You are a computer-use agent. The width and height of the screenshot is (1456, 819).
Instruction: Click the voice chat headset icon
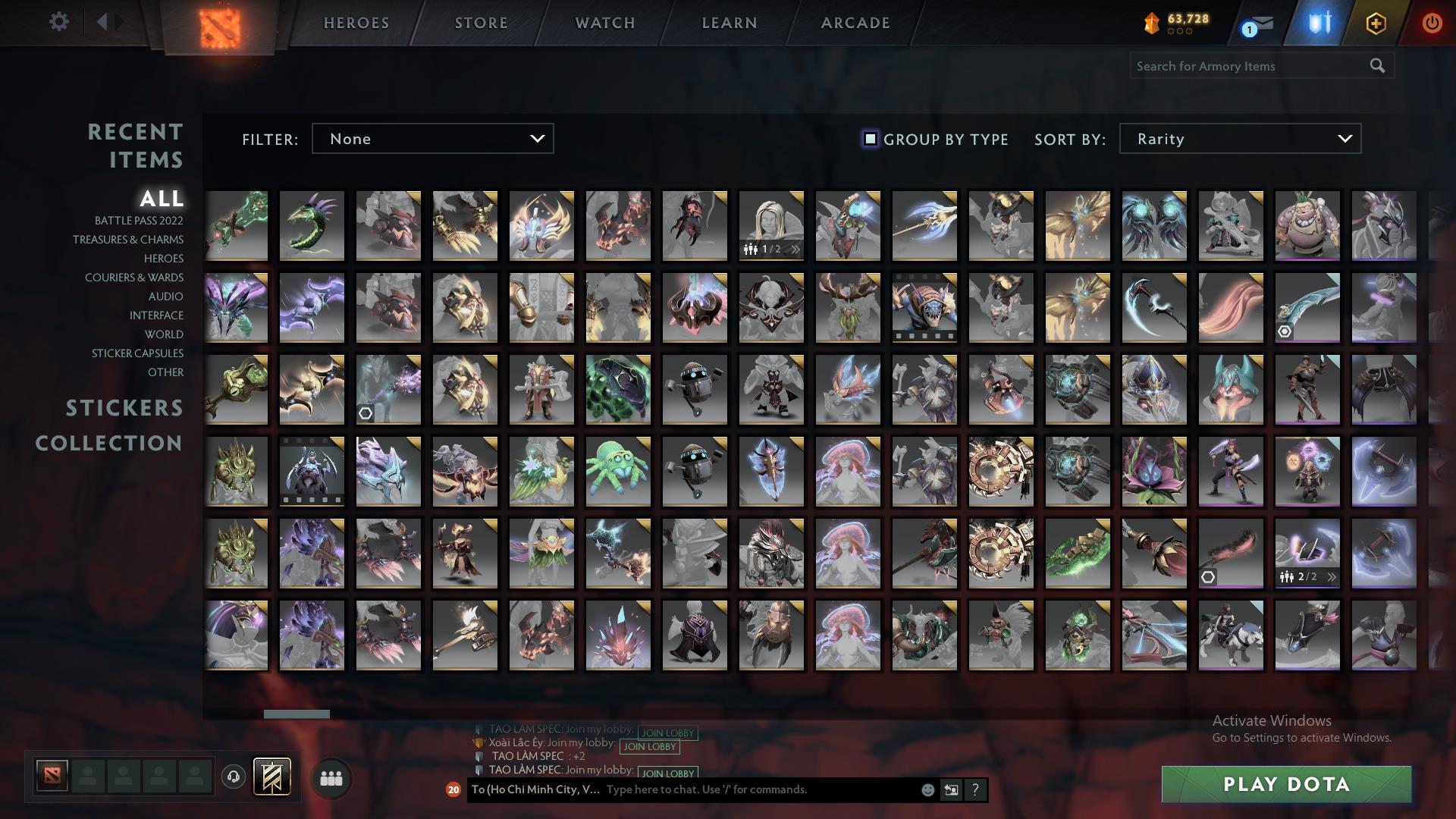[232, 778]
